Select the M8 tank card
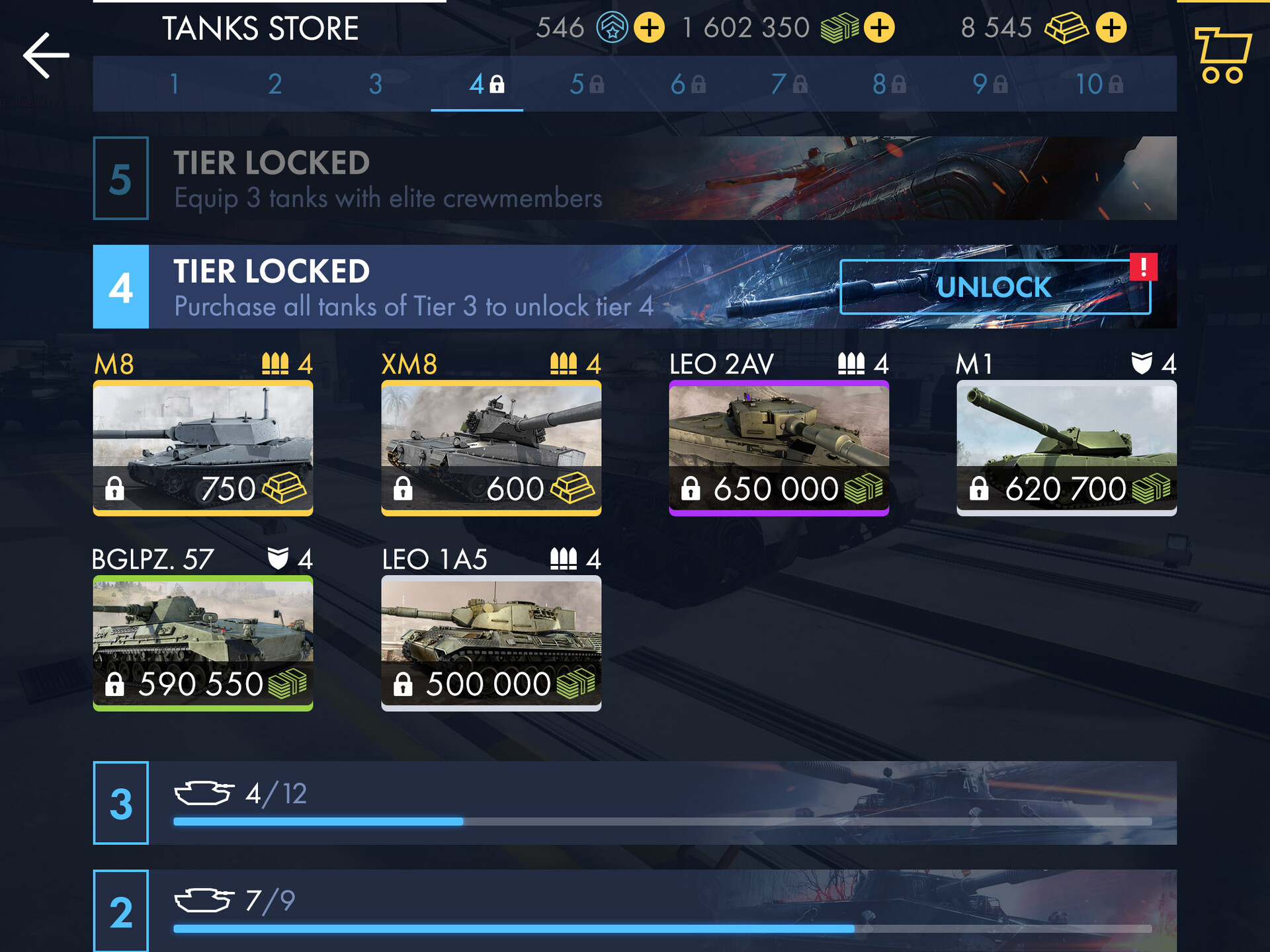 click(x=203, y=448)
